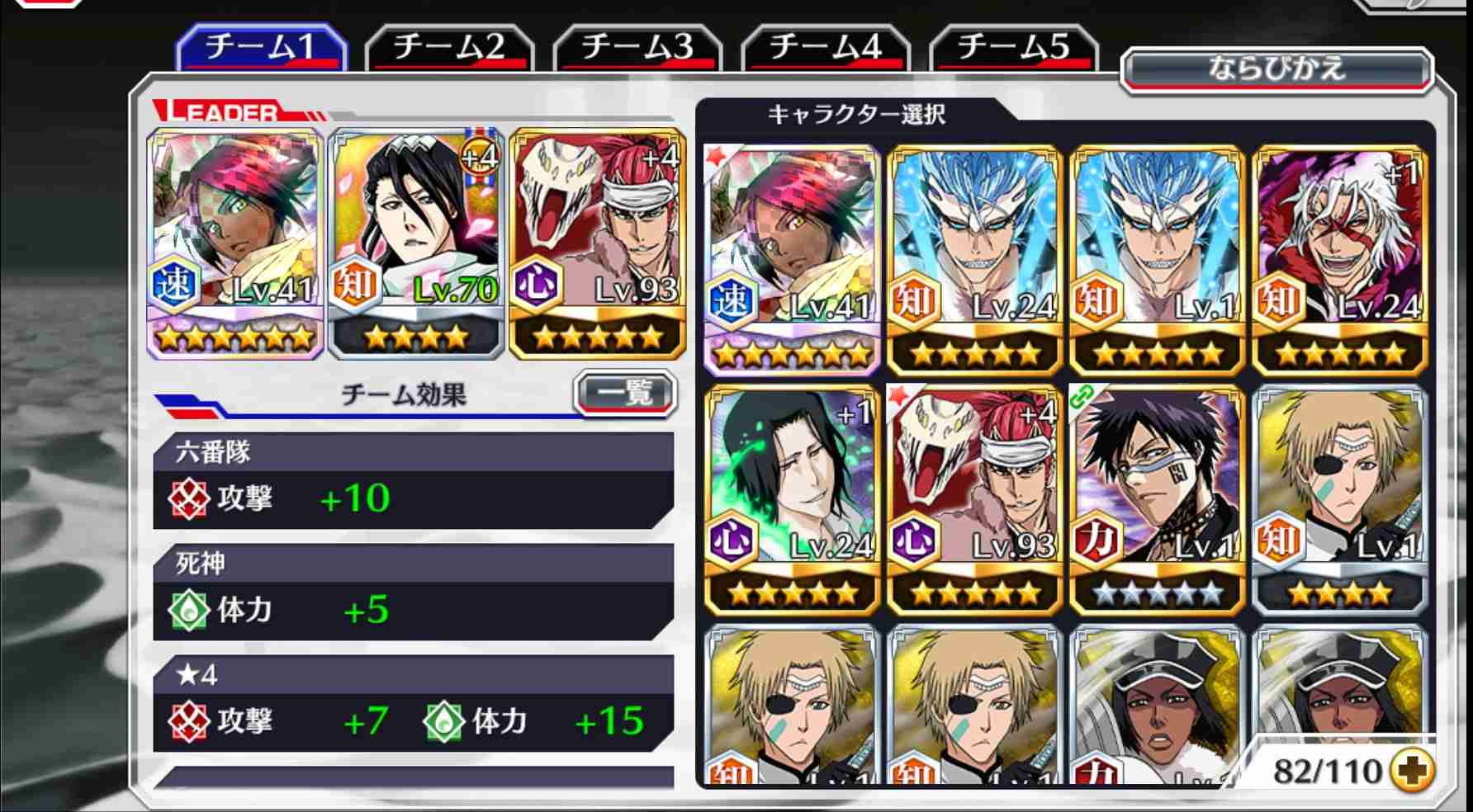Expand character capacity with the plus button
The height and width of the screenshot is (812, 1473).
coord(1411,771)
